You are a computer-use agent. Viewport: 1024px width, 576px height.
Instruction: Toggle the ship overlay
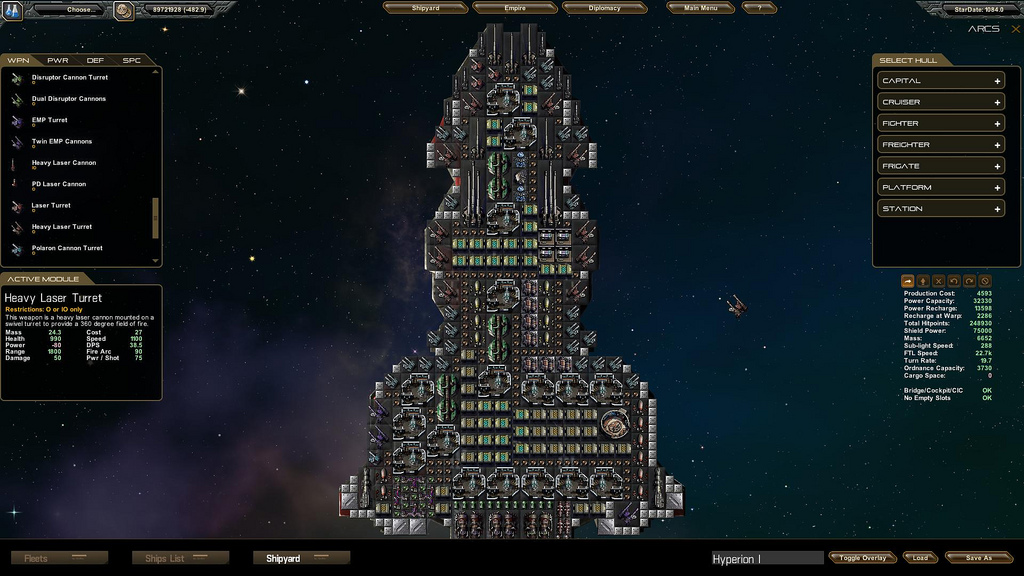coord(862,558)
